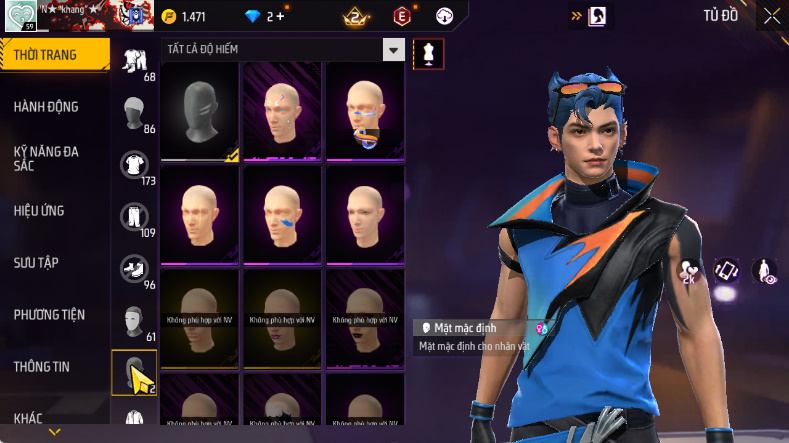The height and width of the screenshot is (443, 789).
Task: Show the Thông Tin tab
Action: (42, 366)
